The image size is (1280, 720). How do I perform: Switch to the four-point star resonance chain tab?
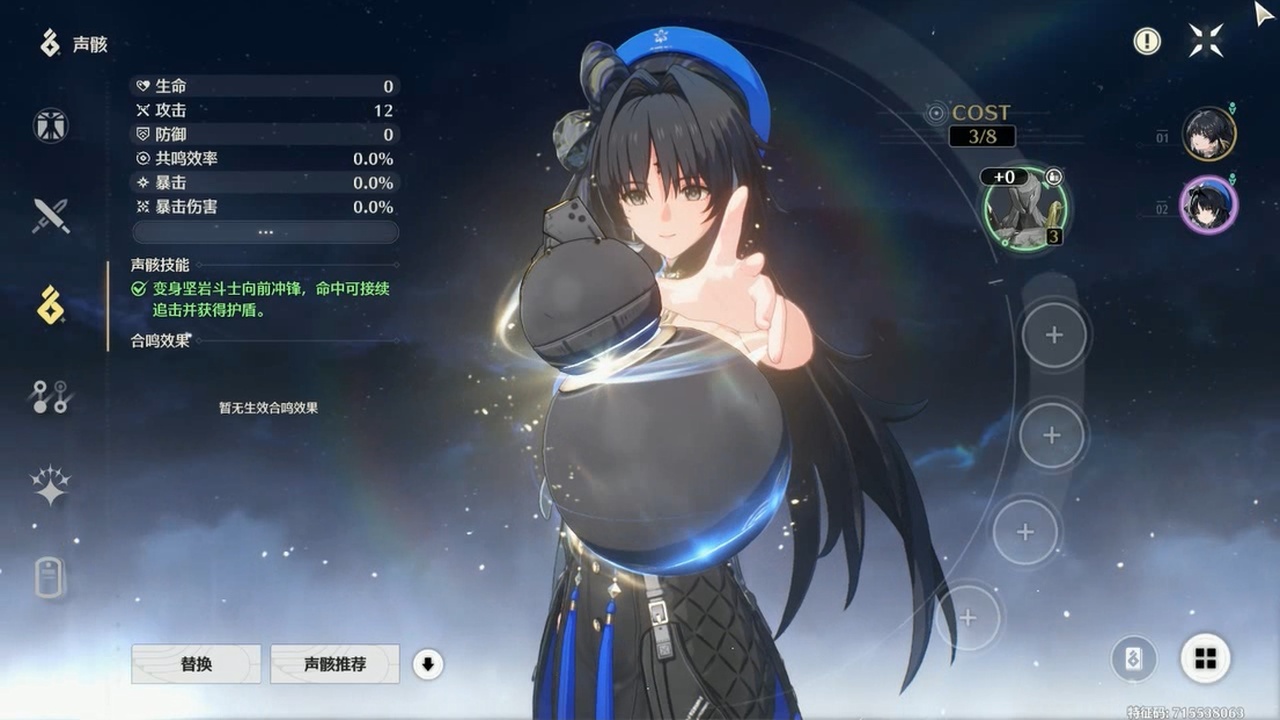pyautogui.click(x=50, y=486)
